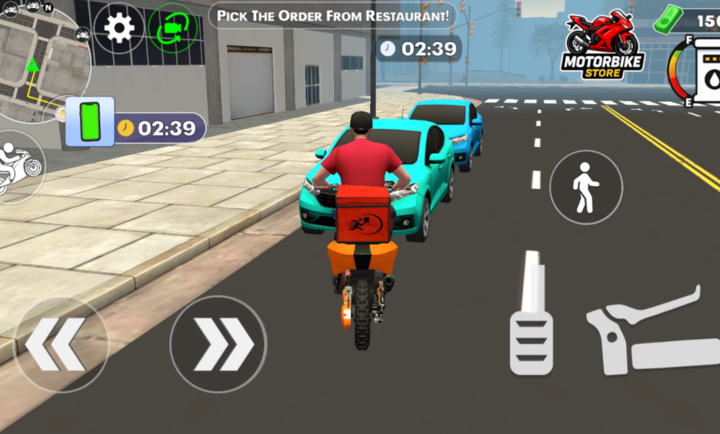Steer left with the left arrow button
Viewport: 720px width, 434px height.
click(x=60, y=344)
